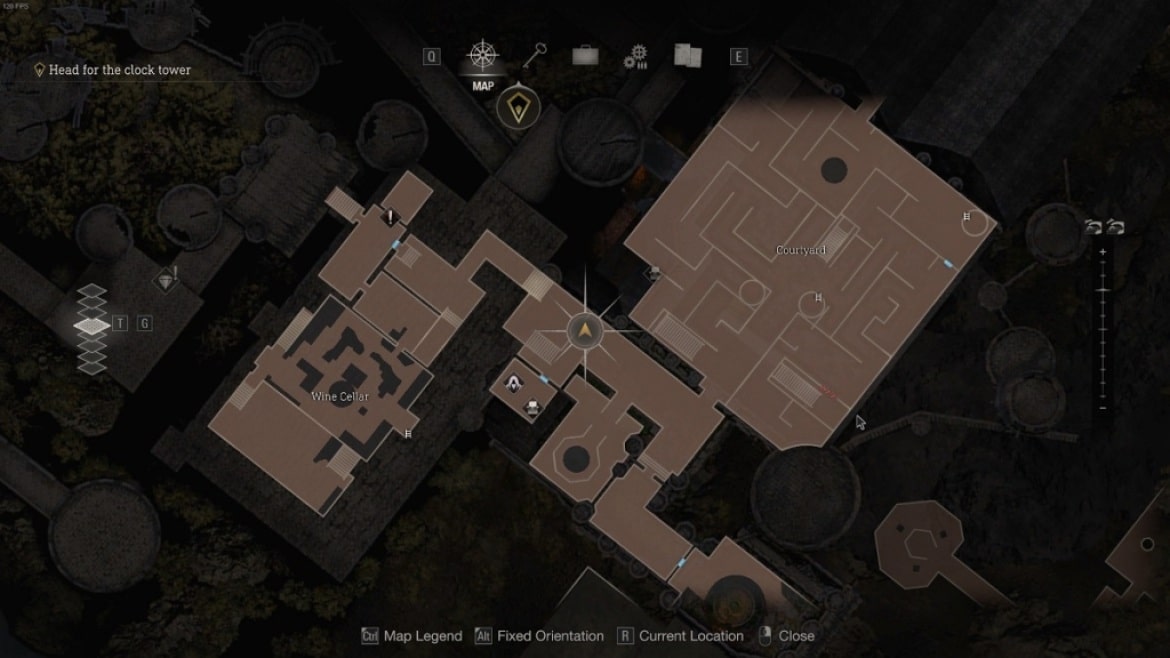Zoom in with the plus button
Viewport: 1170px width, 658px height.
tap(1103, 252)
